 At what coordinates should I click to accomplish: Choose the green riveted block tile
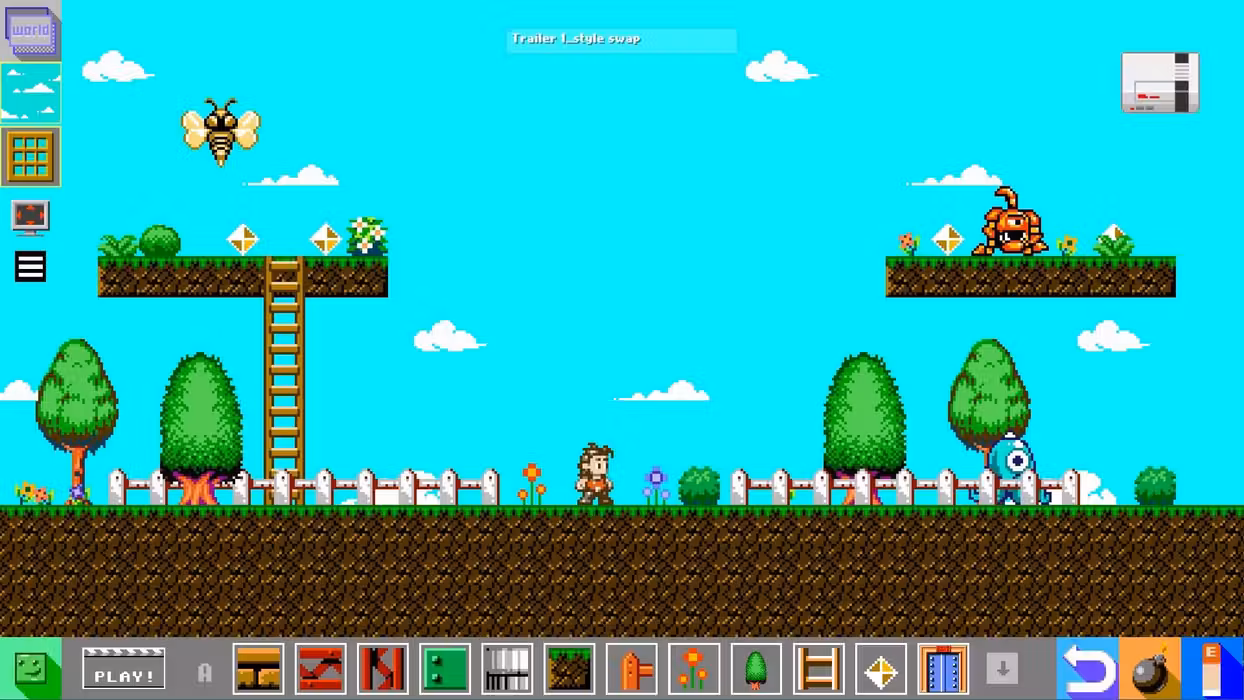tap(445, 669)
